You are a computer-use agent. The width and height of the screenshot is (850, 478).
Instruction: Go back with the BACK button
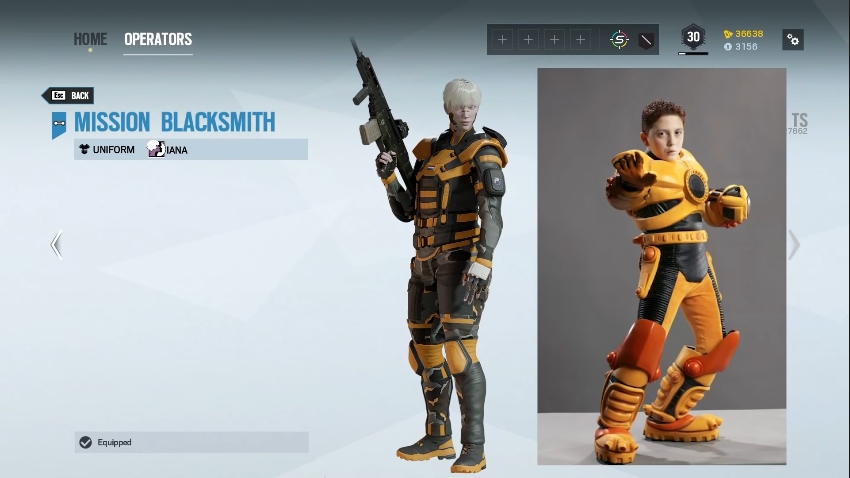click(69, 96)
